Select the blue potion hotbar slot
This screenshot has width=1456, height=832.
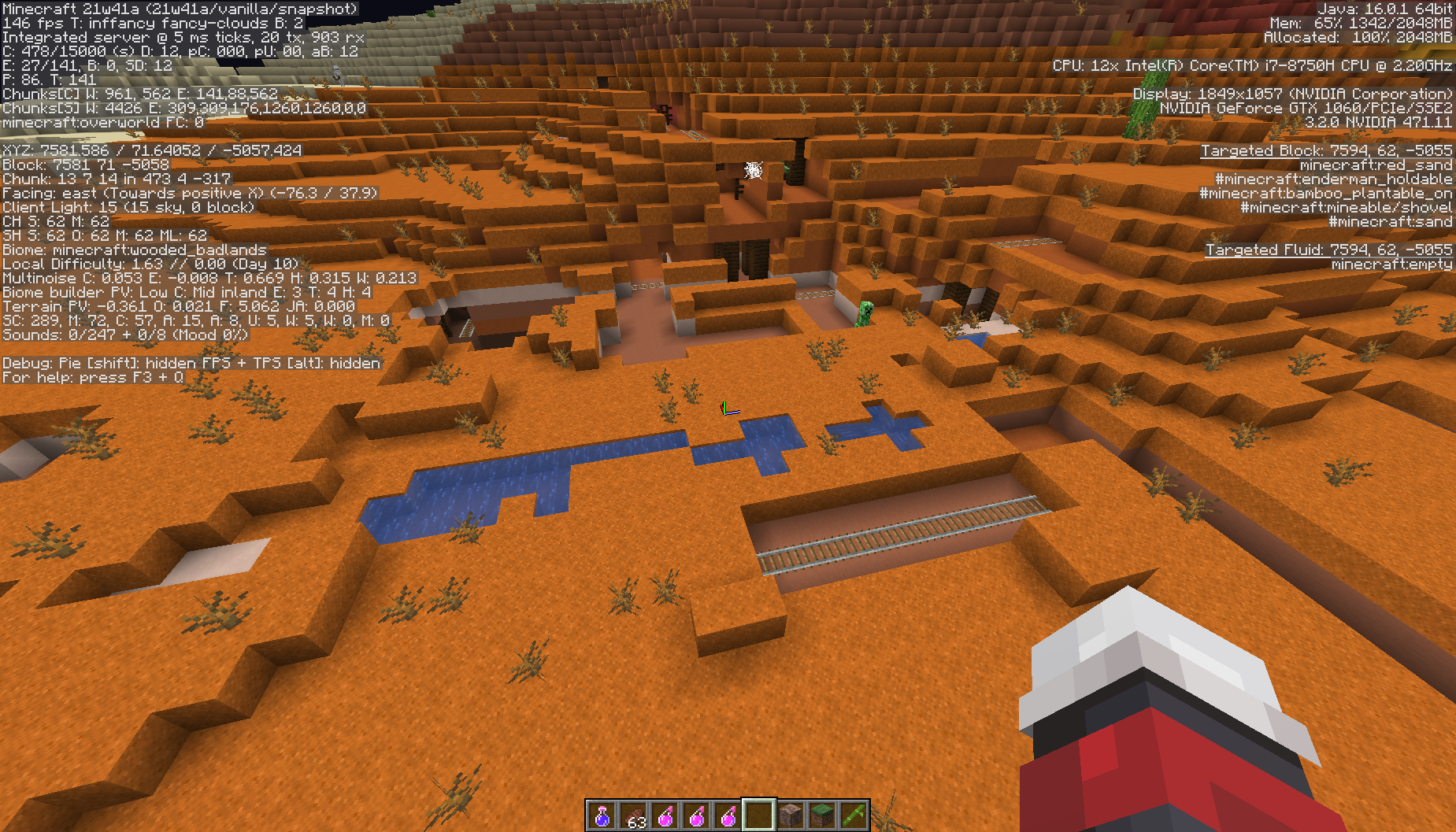pyautogui.click(x=602, y=815)
